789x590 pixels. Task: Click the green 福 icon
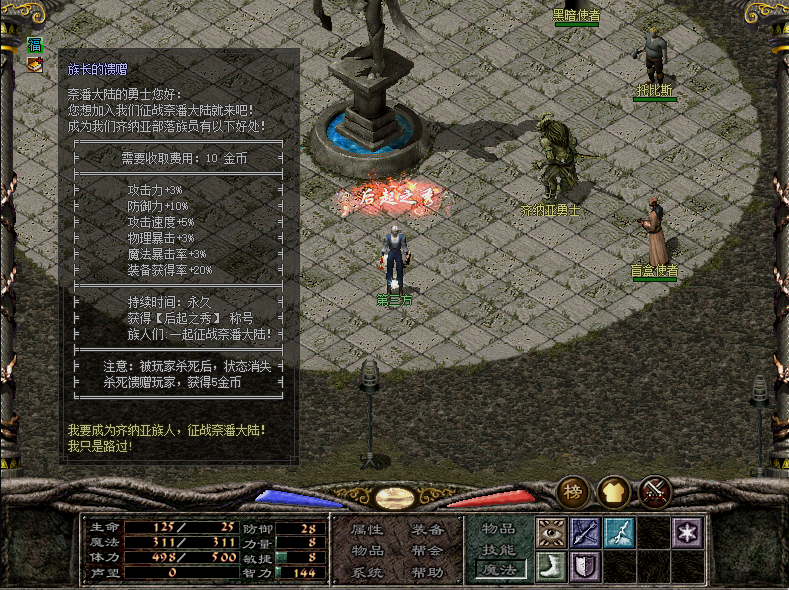[35, 45]
